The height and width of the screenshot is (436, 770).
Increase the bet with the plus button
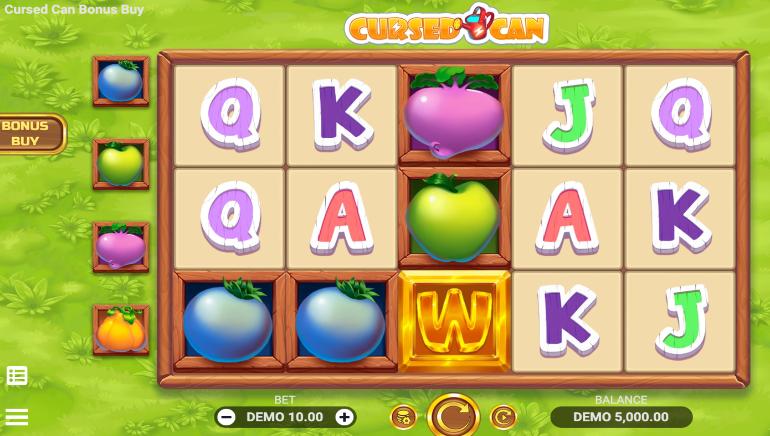[x=344, y=417]
